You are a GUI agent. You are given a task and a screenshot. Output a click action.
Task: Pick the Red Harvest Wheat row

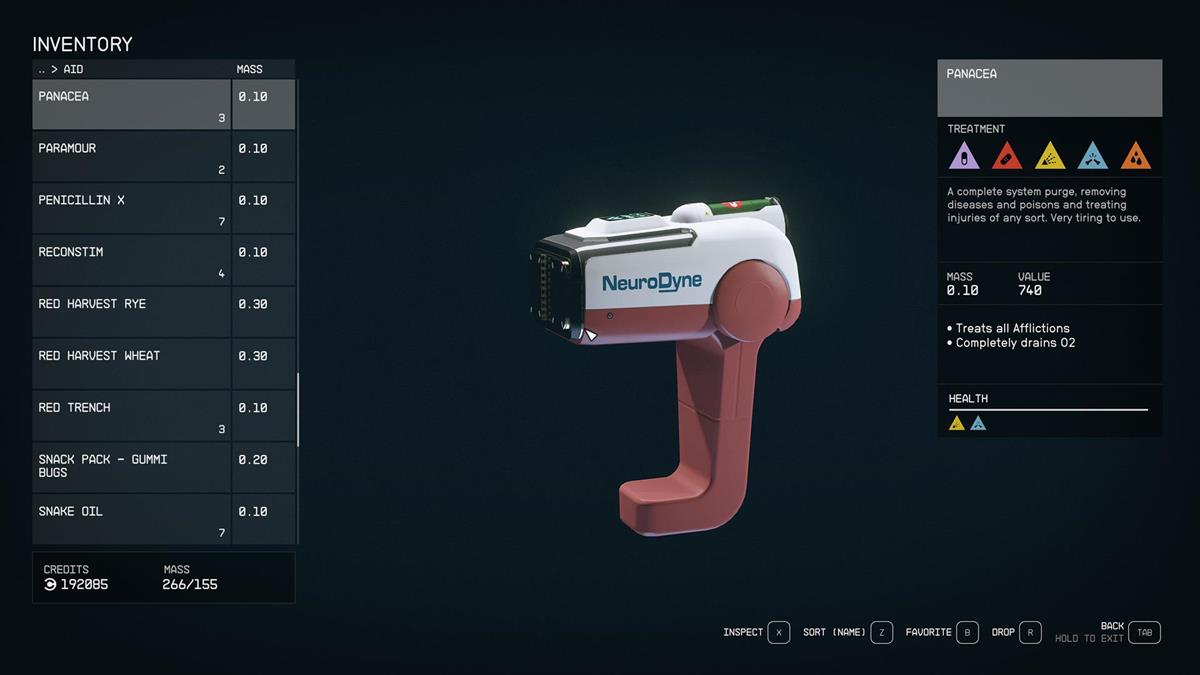(131, 365)
